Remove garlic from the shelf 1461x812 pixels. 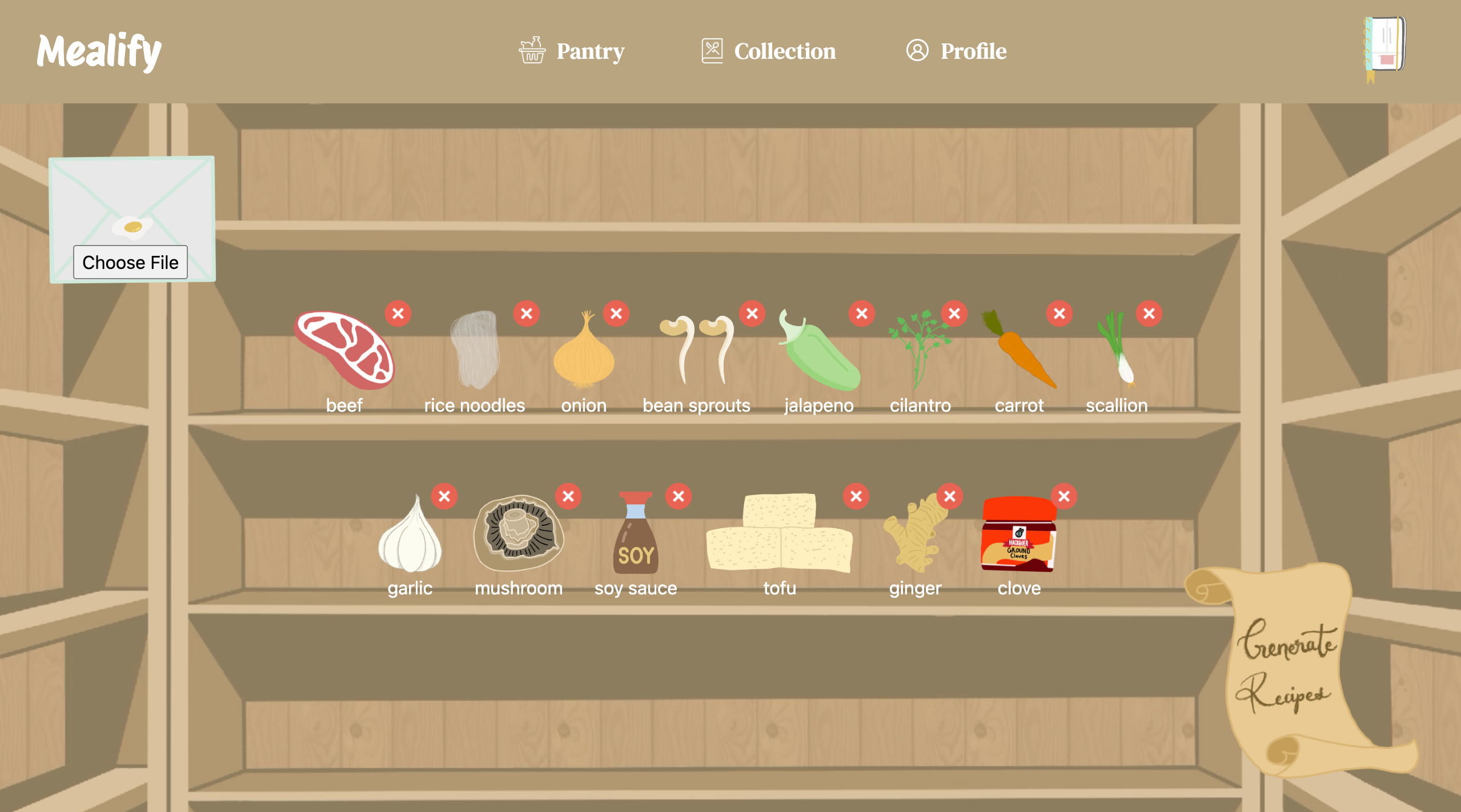(444, 496)
